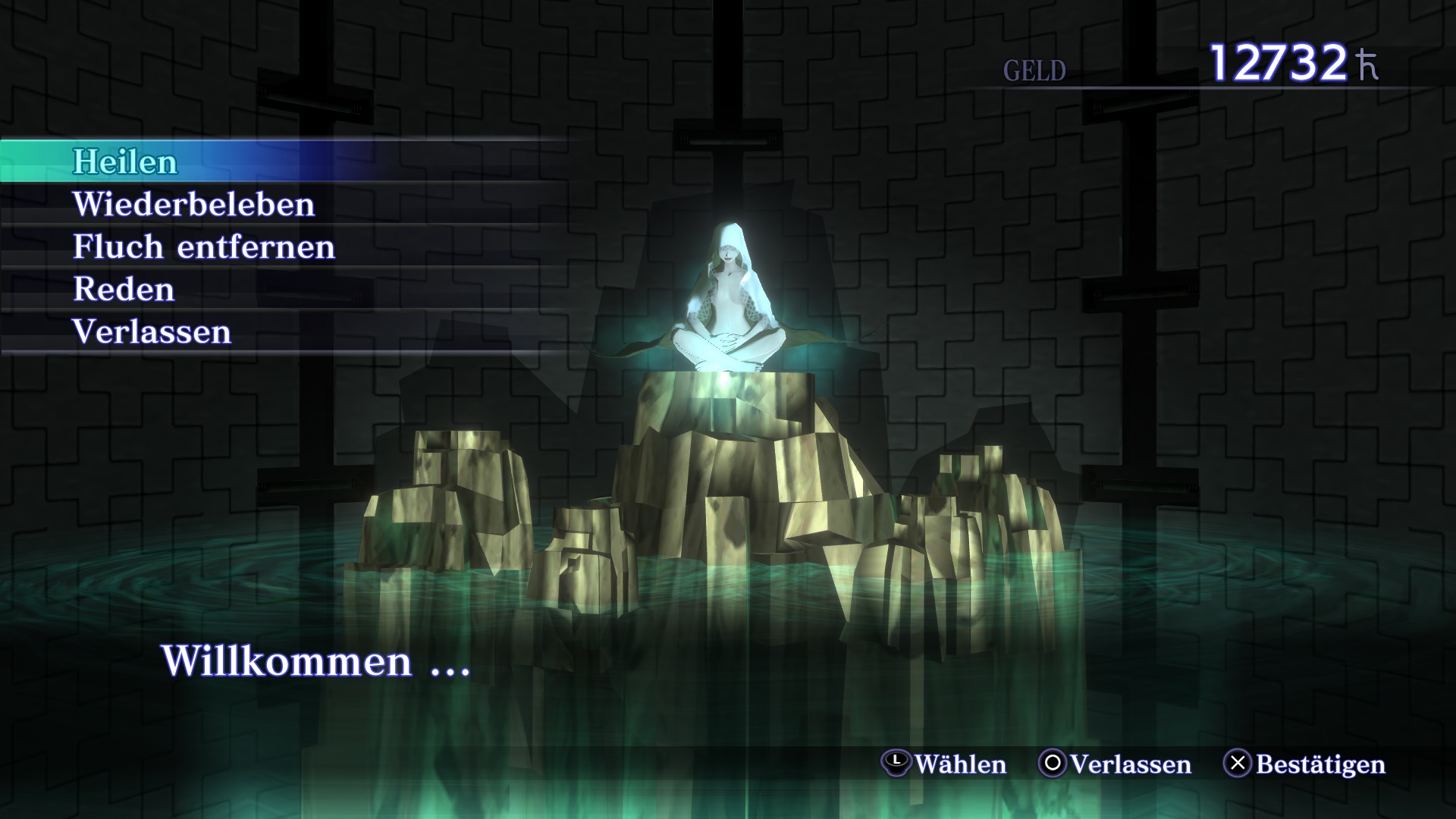Open the Reden option
The image size is (1456, 819).
124,289
